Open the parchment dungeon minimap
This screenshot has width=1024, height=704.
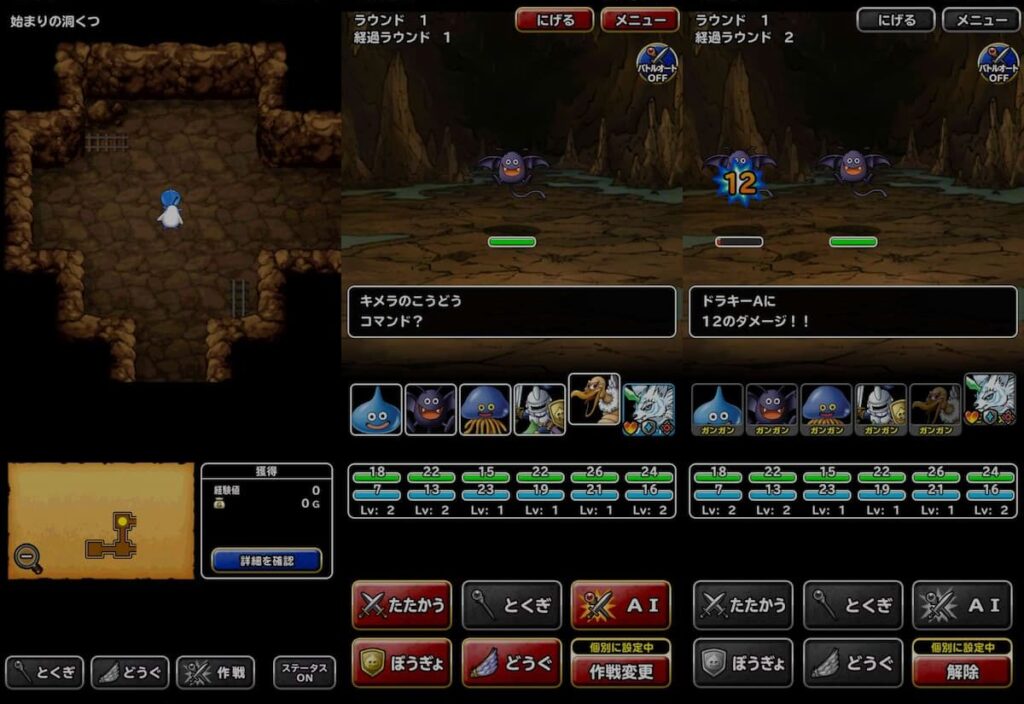(110, 520)
